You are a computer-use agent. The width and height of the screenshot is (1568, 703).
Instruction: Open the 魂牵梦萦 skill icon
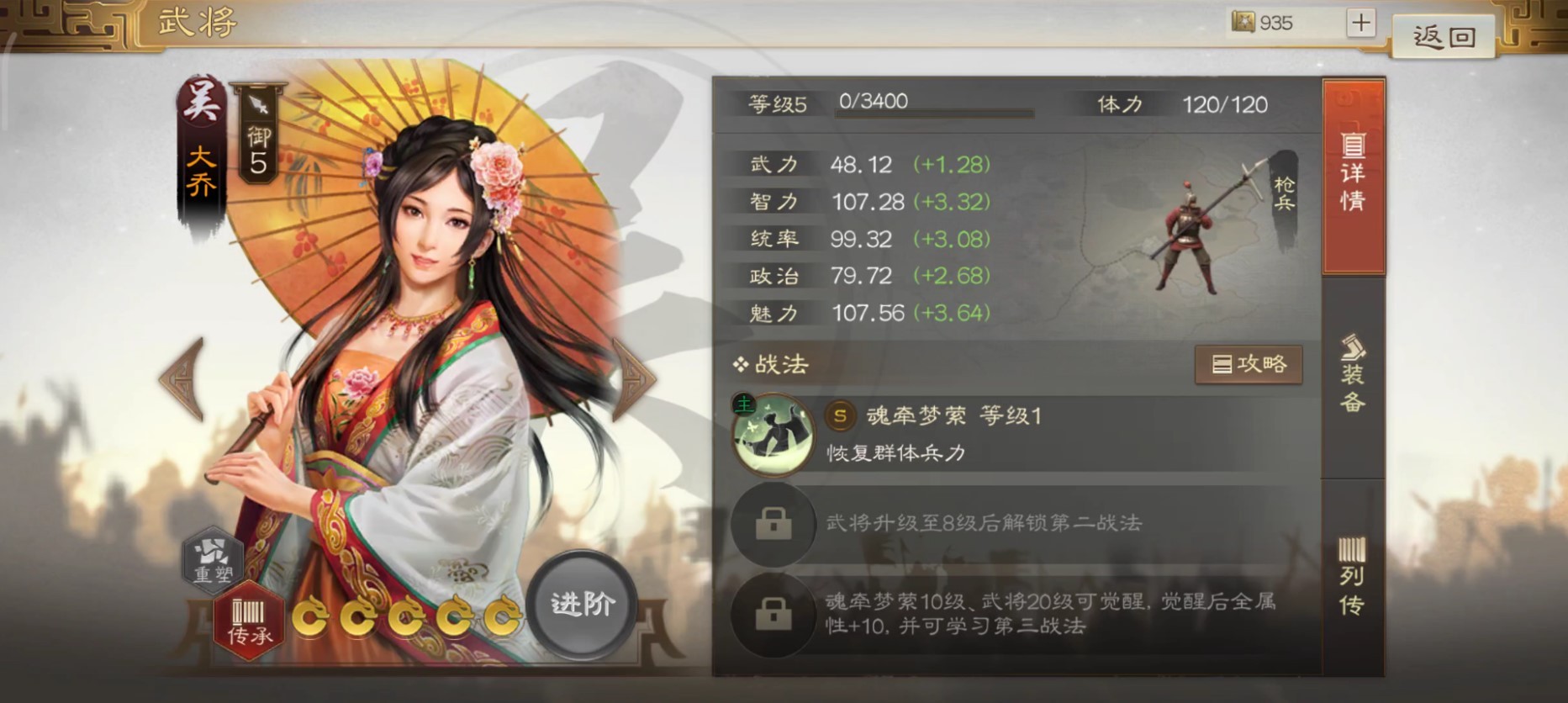pyautogui.click(x=773, y=434)
